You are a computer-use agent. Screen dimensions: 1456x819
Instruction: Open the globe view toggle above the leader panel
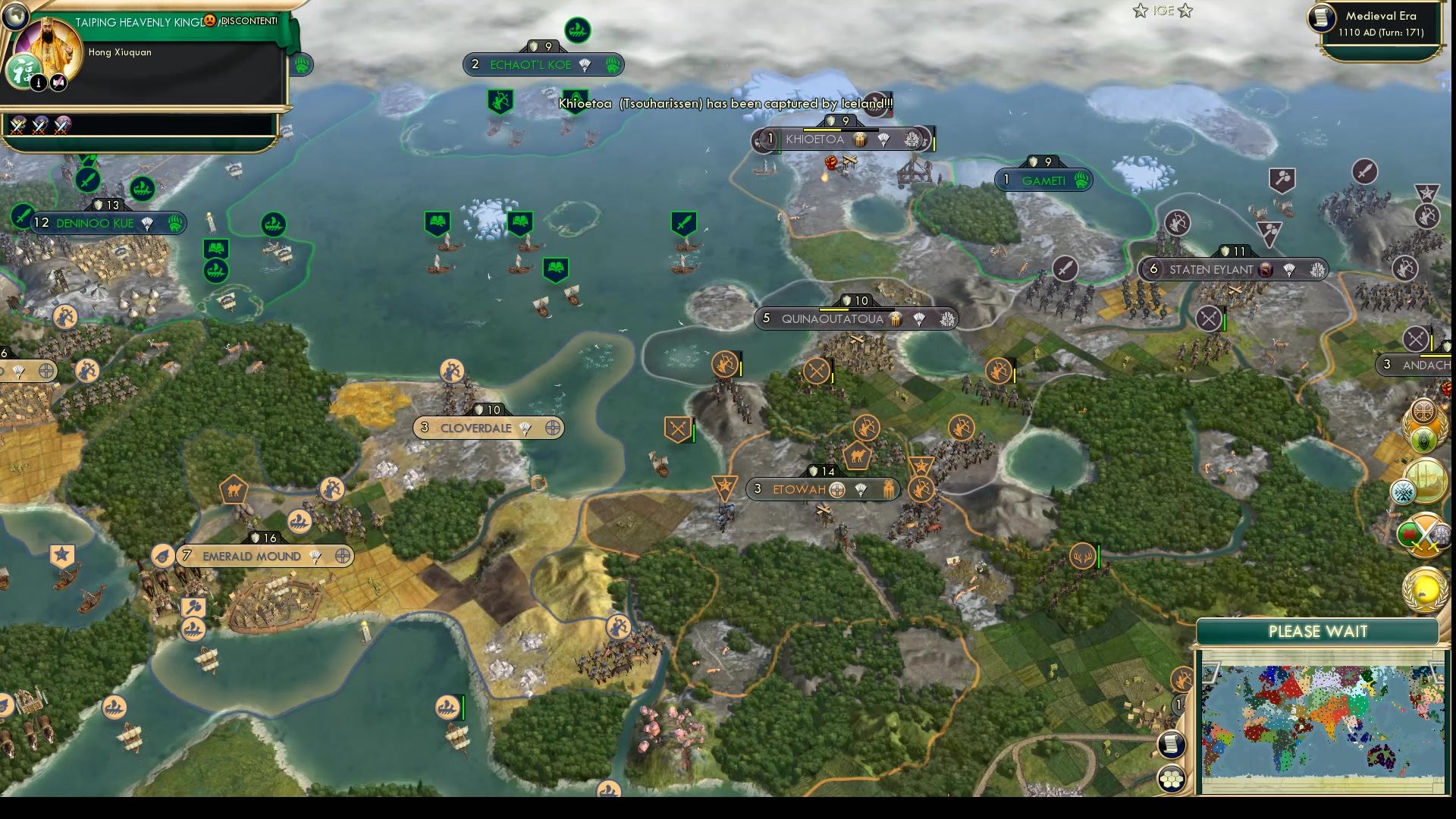[x=15, y=17]
